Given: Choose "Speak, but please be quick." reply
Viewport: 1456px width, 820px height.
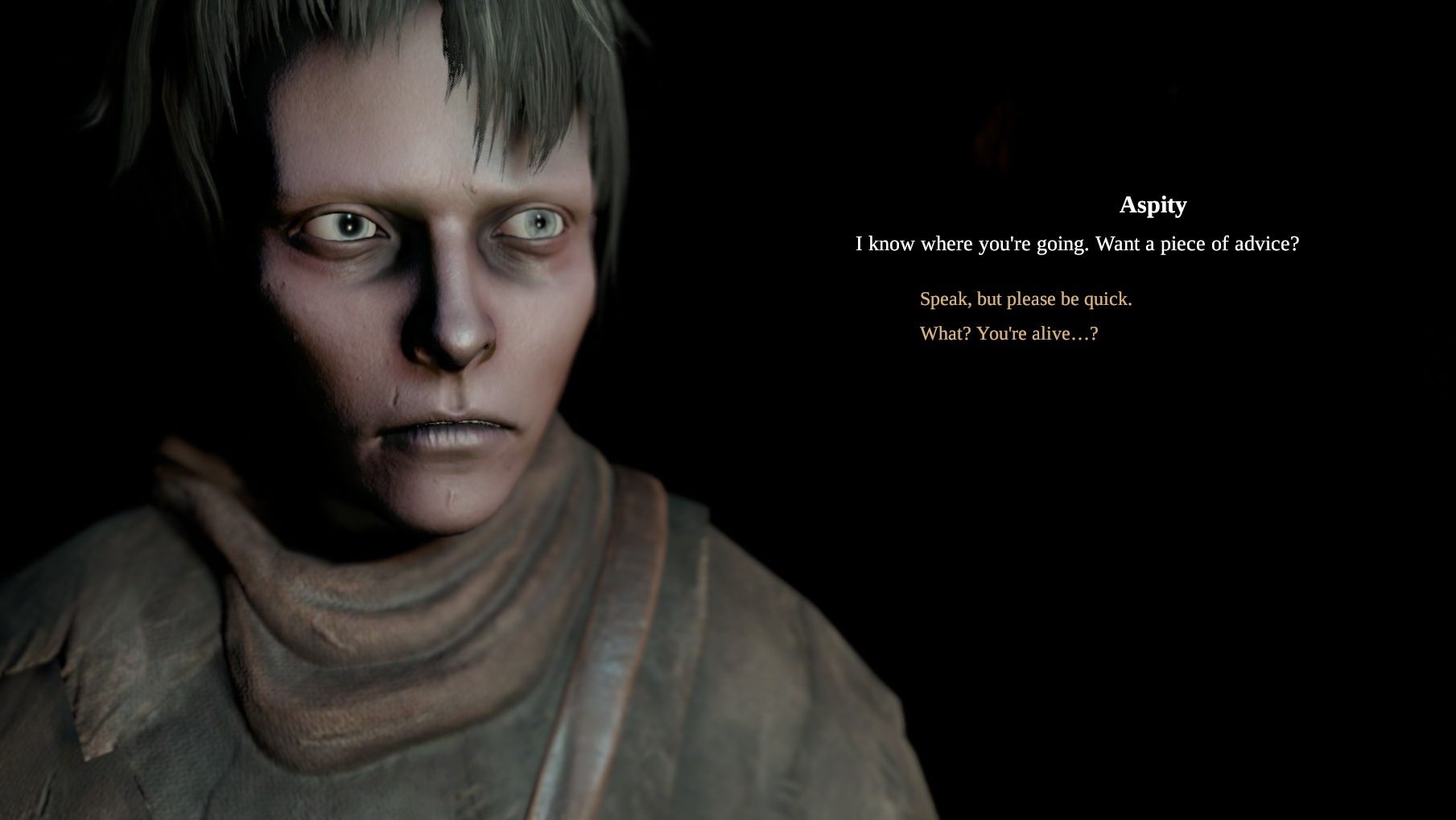Looking at the screenshot, I should [x=1025, y=299].
